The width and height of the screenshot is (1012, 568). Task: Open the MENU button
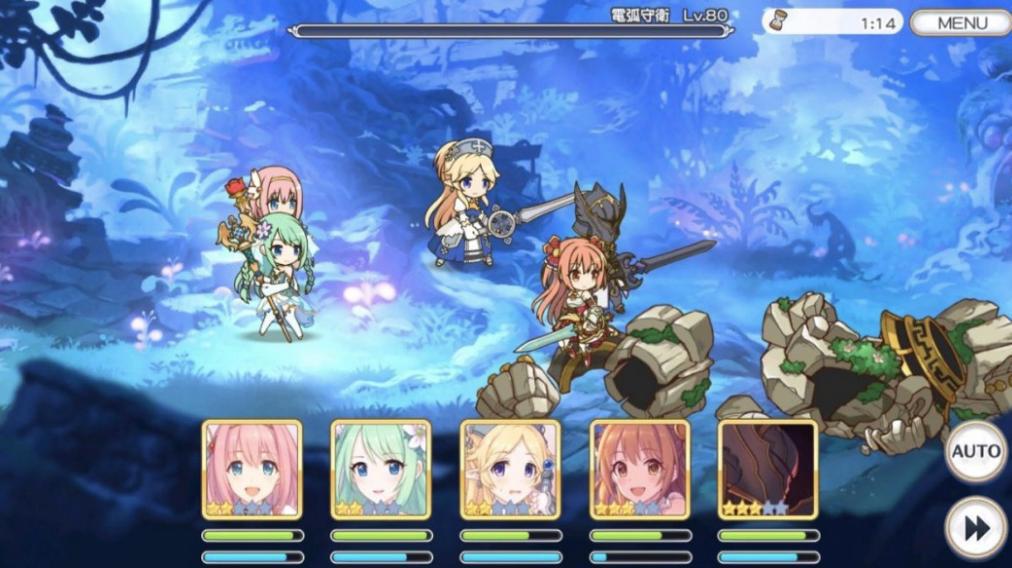960,22
